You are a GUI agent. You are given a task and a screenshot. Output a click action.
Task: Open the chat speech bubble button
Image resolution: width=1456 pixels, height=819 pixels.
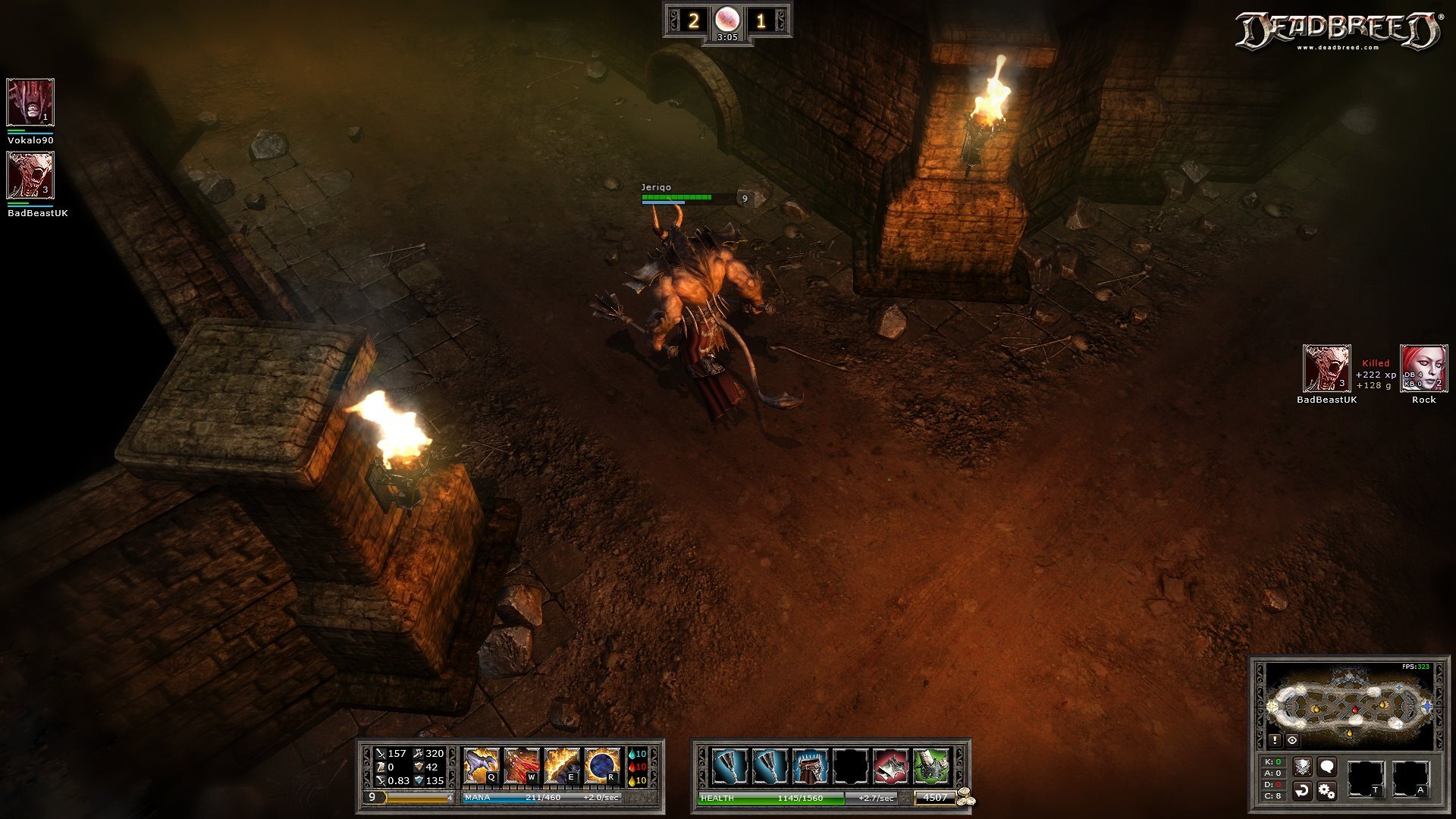(x=1326, y=767)
